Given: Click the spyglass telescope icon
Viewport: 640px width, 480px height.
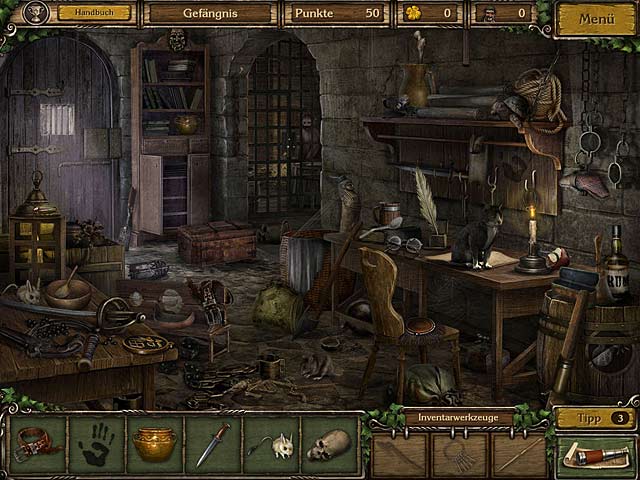Looking at the screenshot, I should [x=596, y=457].
